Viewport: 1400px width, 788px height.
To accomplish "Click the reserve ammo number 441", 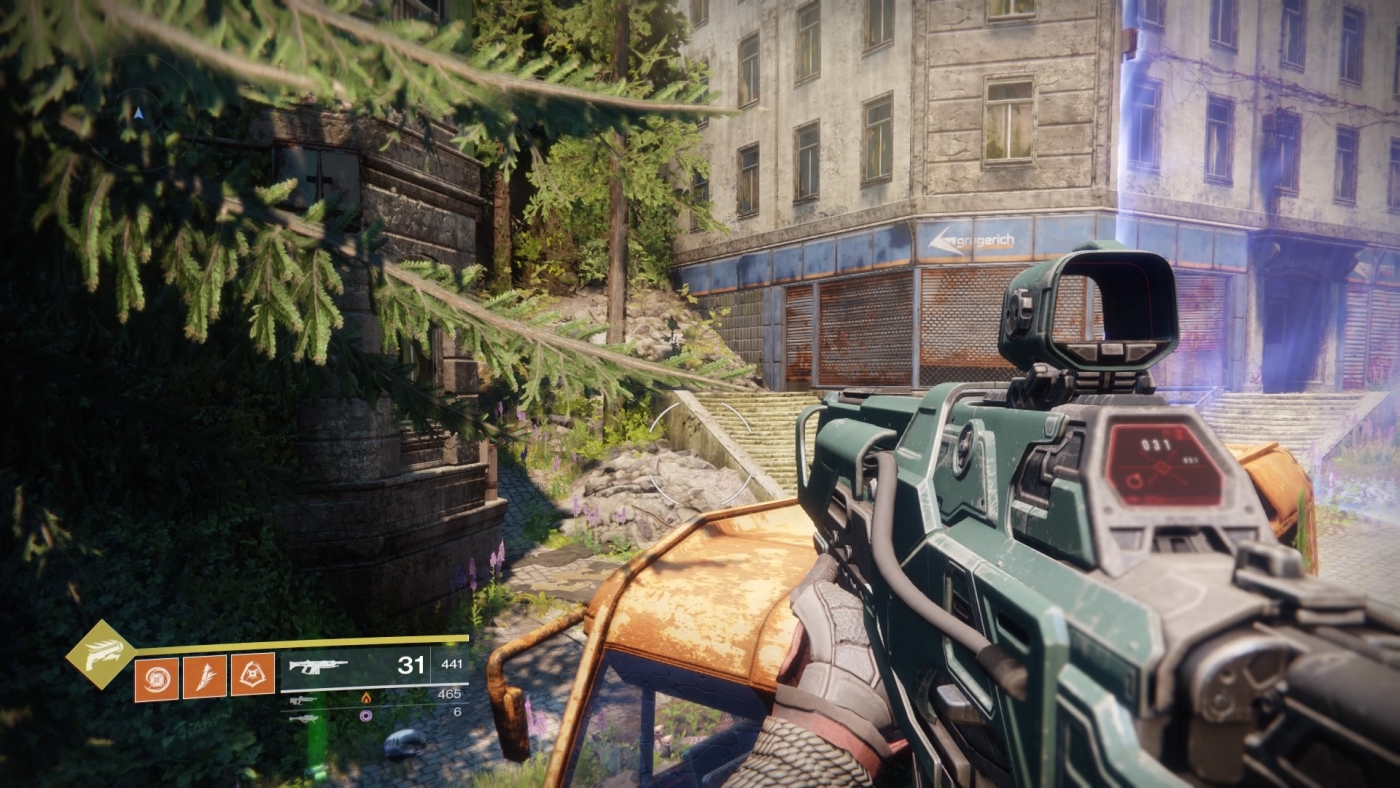I will (453, 663).
